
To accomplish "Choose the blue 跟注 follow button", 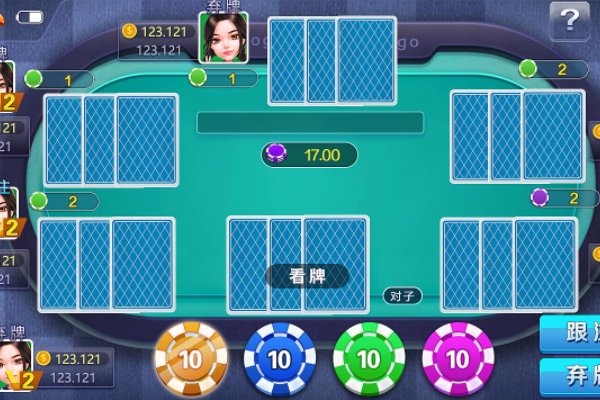I will click(571, 334).
